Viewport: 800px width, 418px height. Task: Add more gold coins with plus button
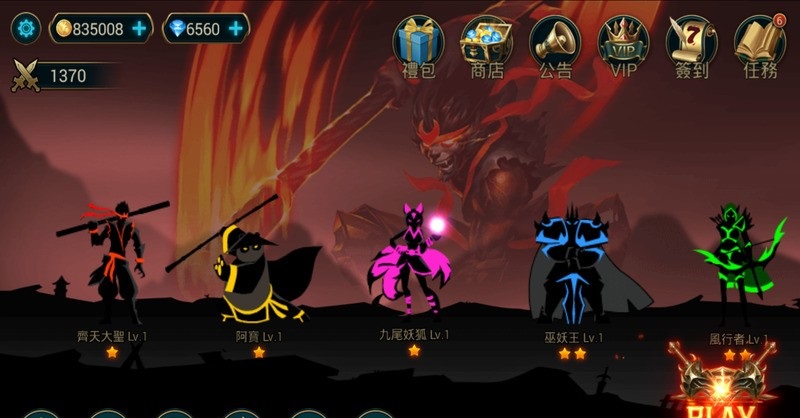[x=140, y=29]
